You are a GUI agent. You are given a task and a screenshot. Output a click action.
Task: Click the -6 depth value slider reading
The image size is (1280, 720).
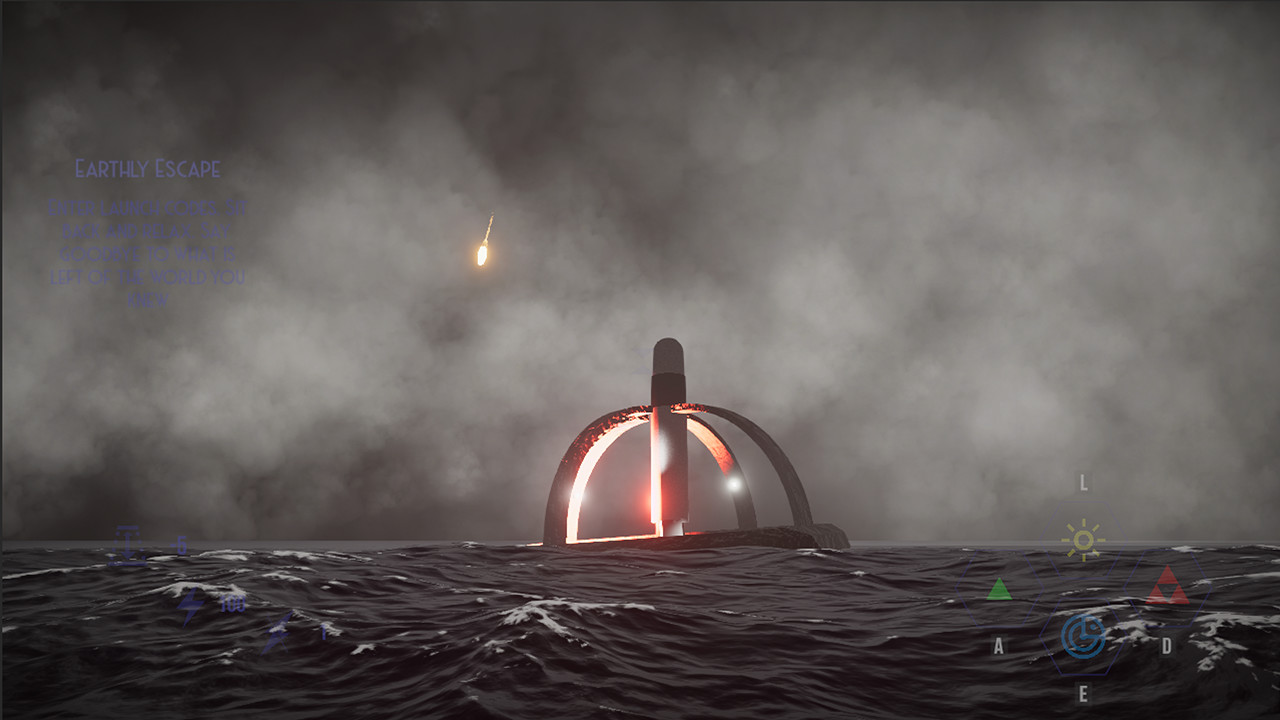[x=180, y=545]
